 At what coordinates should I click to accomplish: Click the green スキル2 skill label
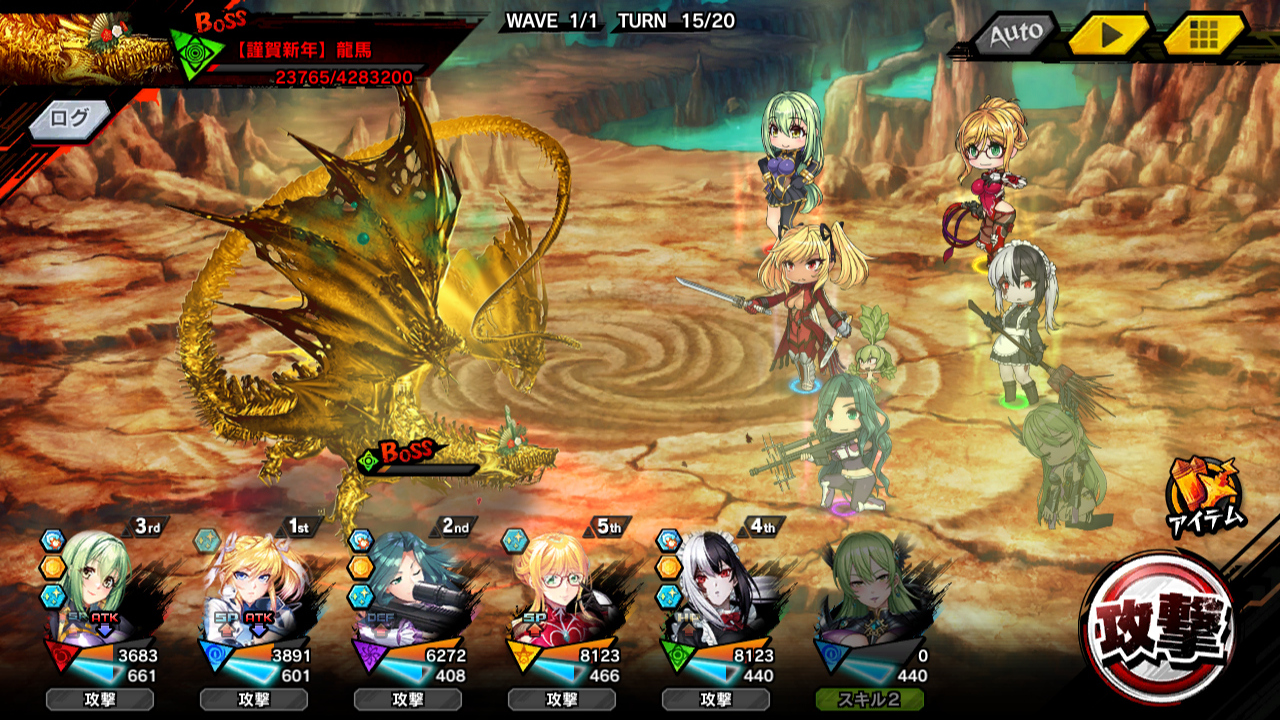coord(869,699)
